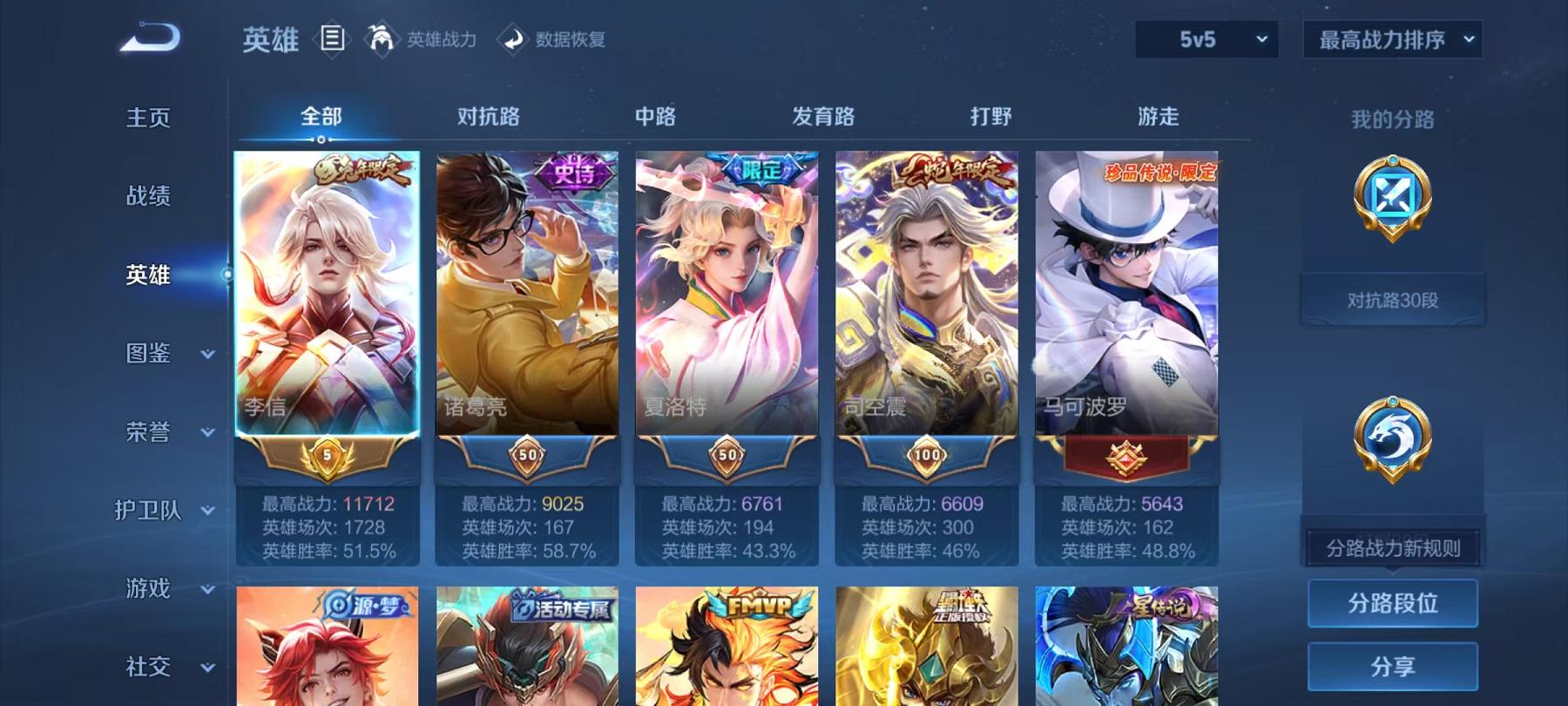
Task: Open the hero handbook icon beside 英雄 title
Action: 334,37
